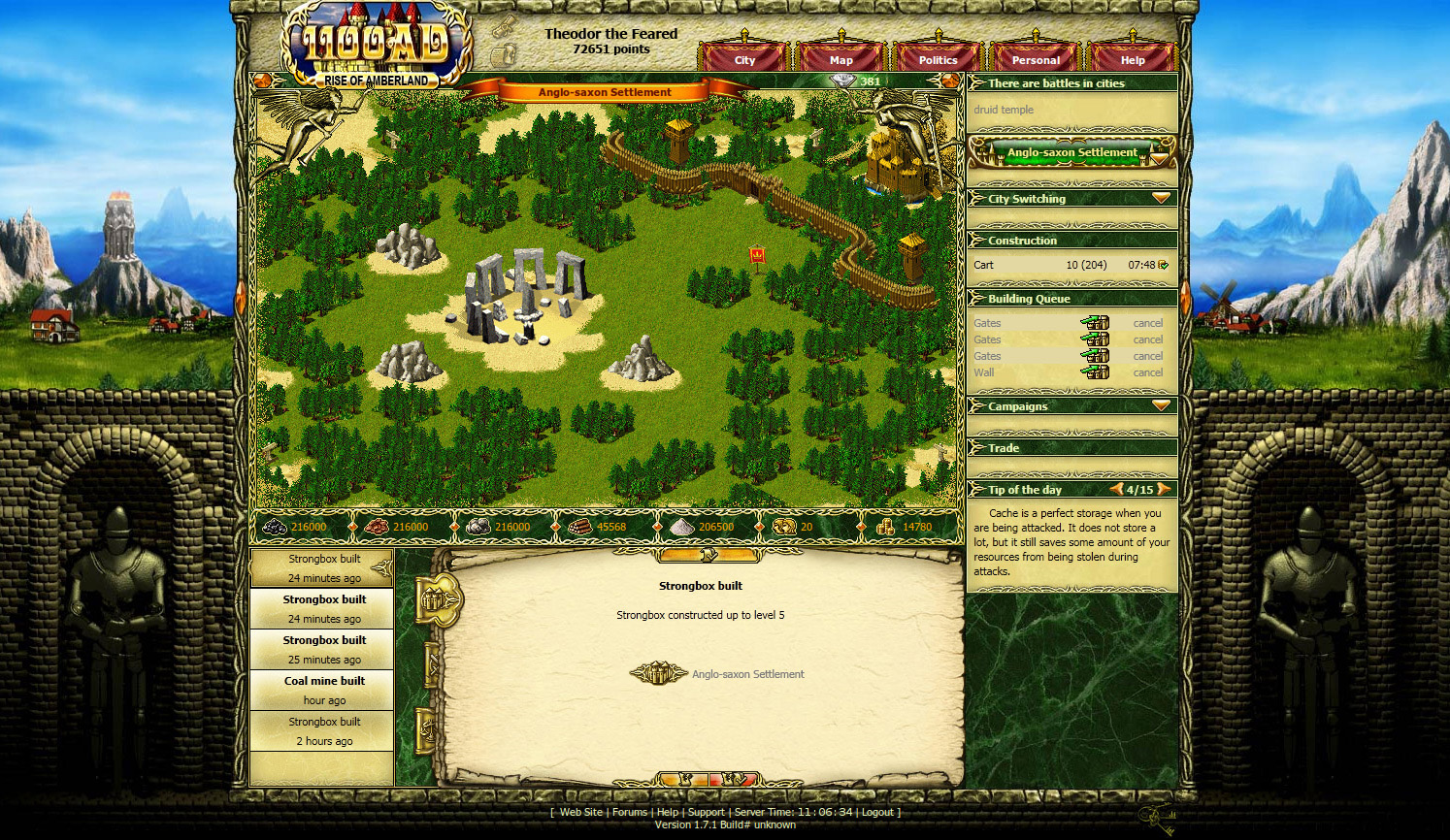
Task: Show the previous tip of the day
Action: coord(1116,489)
